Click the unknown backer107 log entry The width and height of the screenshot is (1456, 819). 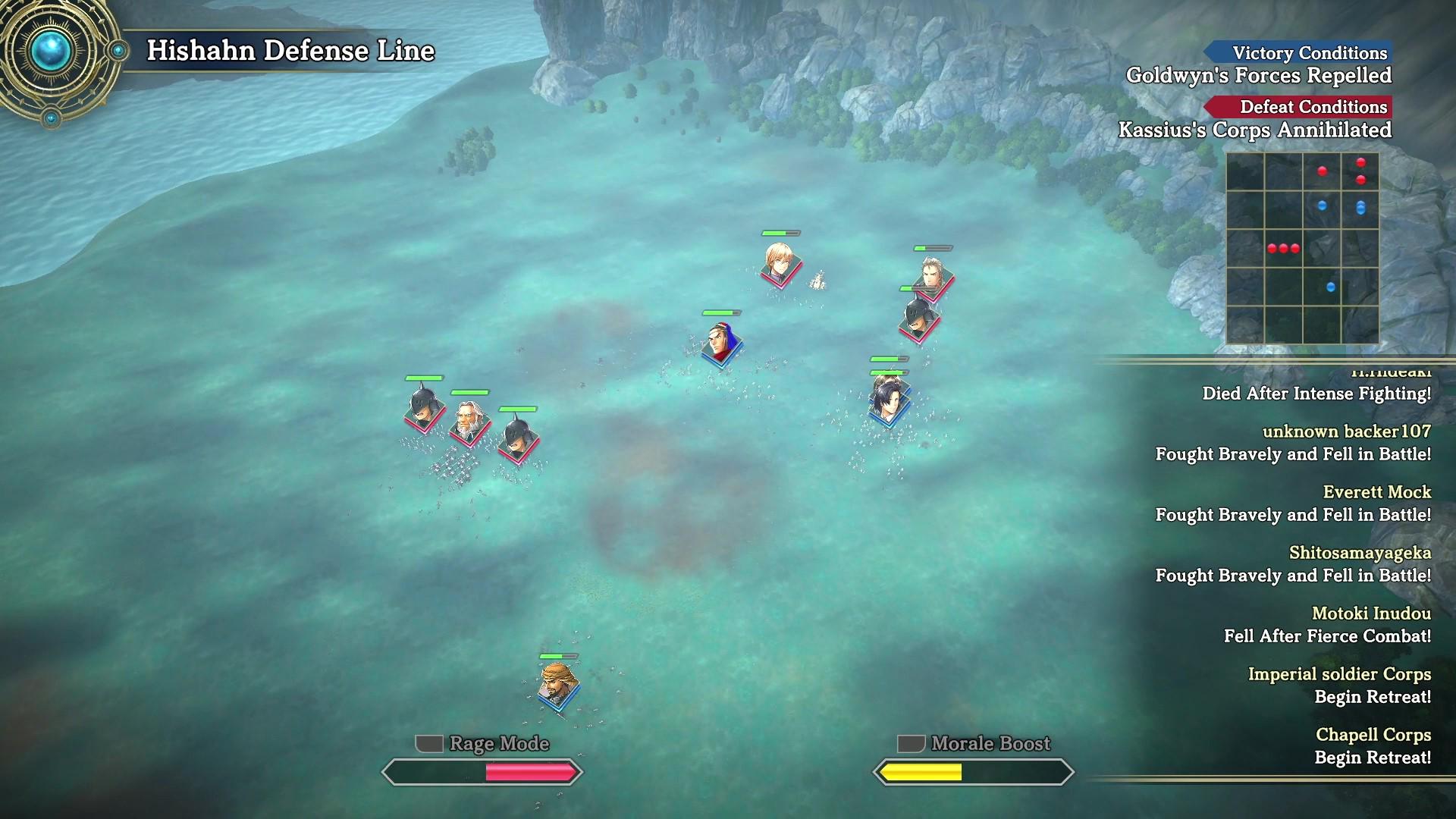1346,431
